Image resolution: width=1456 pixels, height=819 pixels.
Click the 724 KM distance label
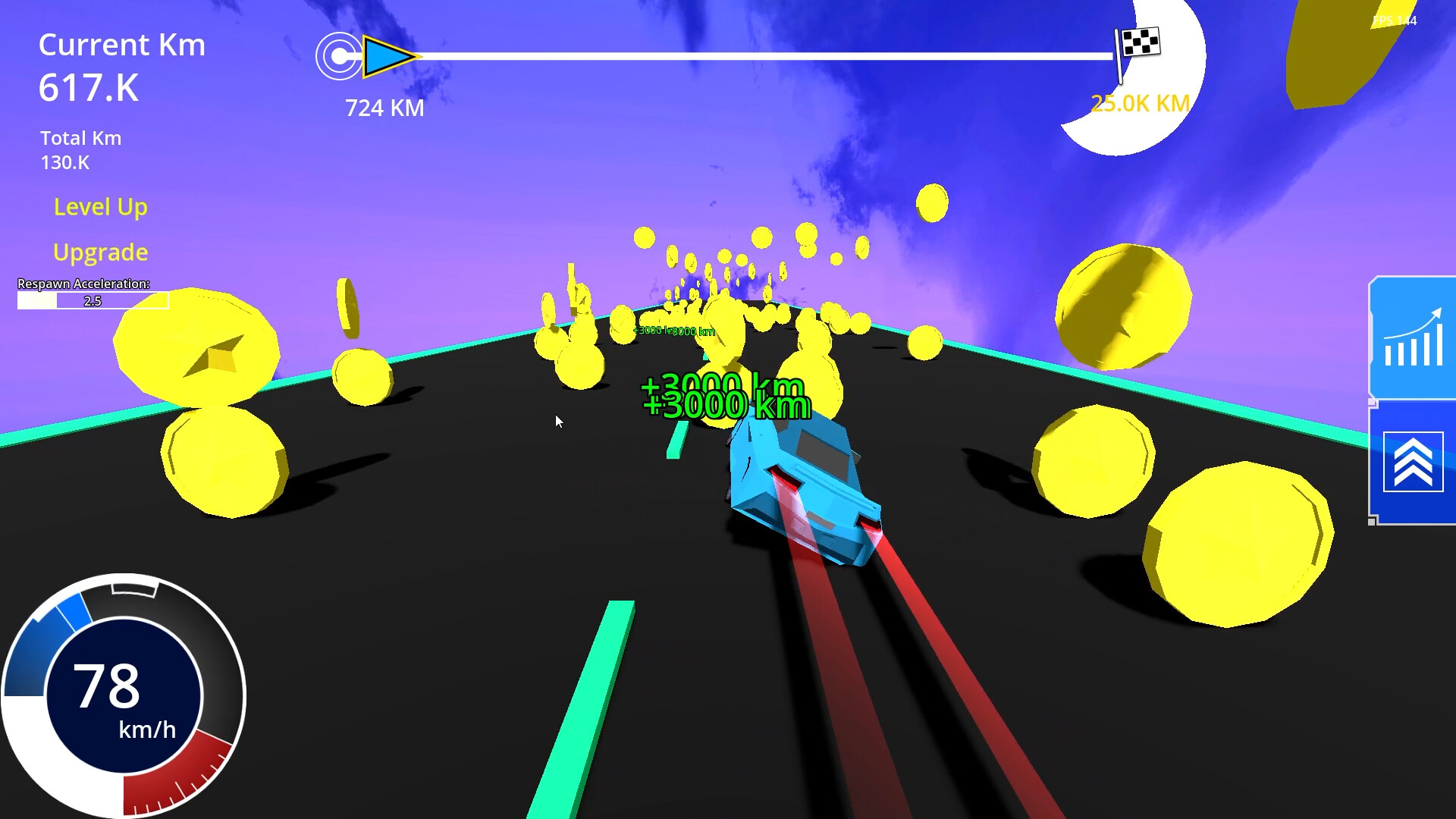[384, 108]
